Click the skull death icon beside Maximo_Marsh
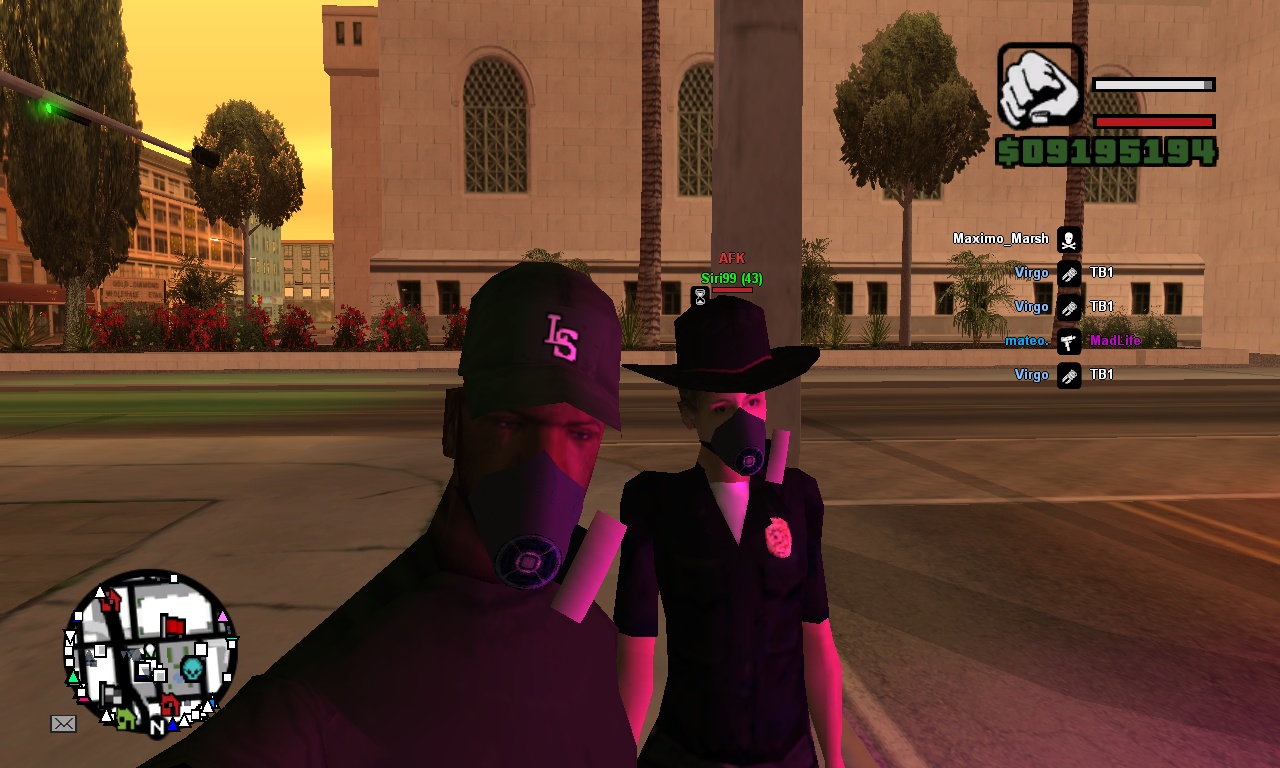Viewport: 1280px width, 768px height. click(1069, 240)
